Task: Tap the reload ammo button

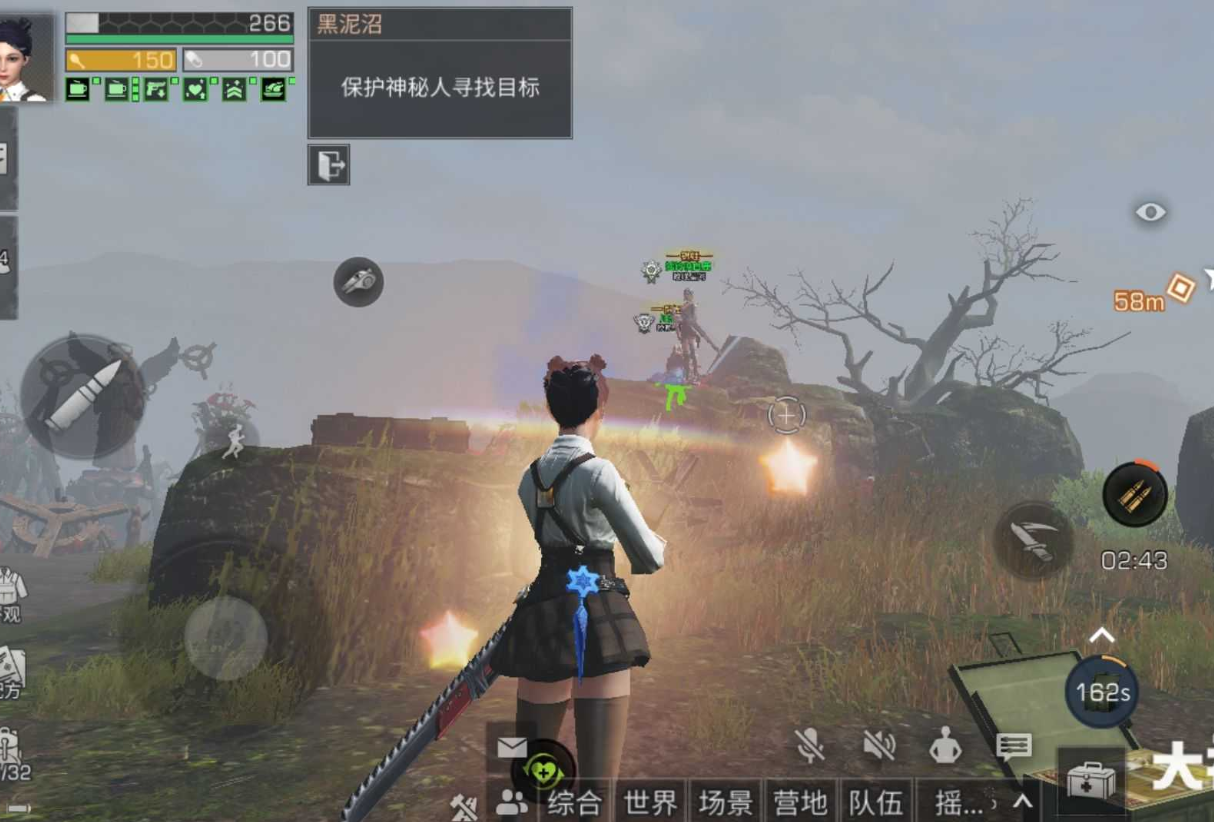Action: coord(1135,495)
